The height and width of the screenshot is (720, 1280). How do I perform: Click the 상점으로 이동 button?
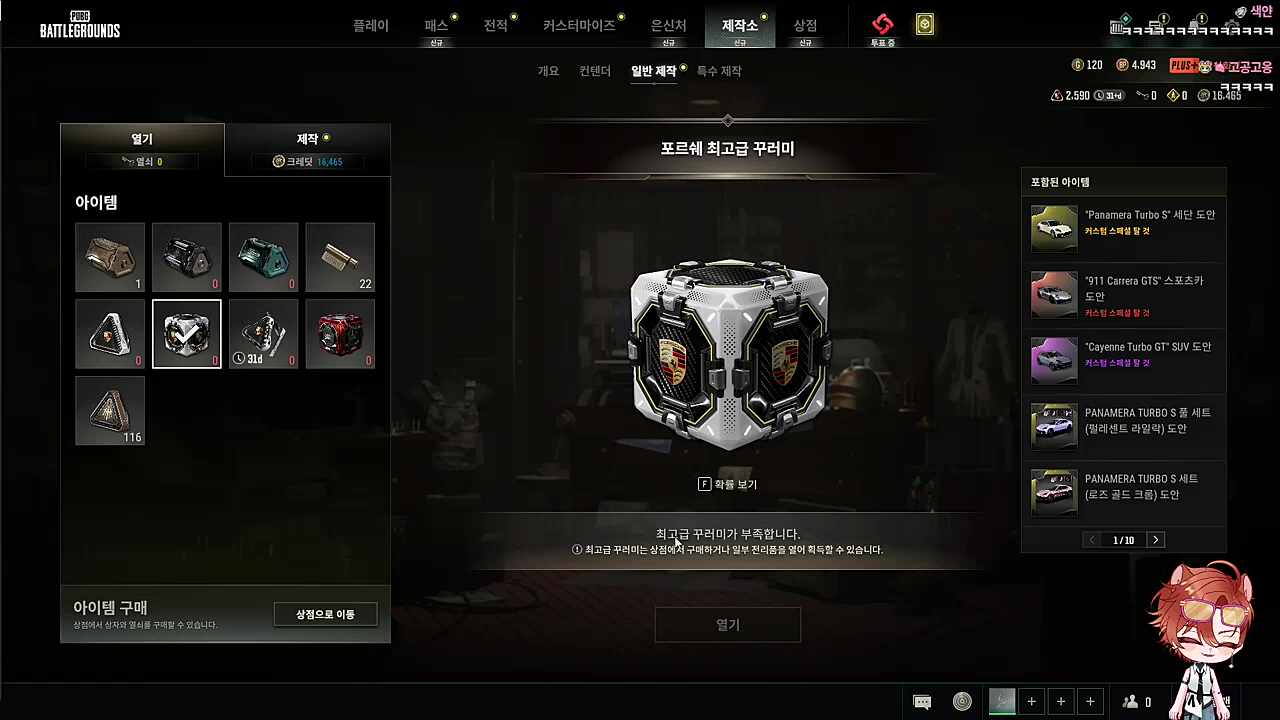(325, 614)
